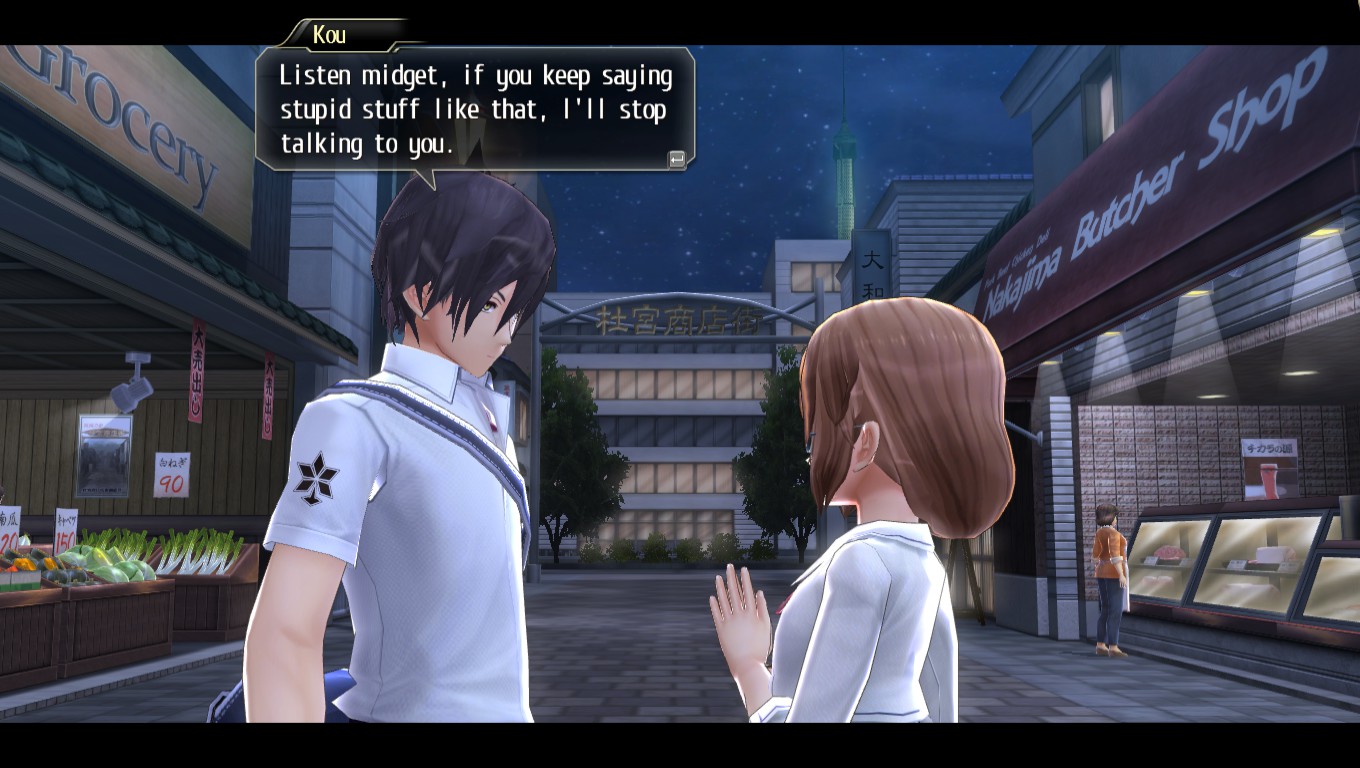Advance Kou's dialogue box

(x=677, y=159)
